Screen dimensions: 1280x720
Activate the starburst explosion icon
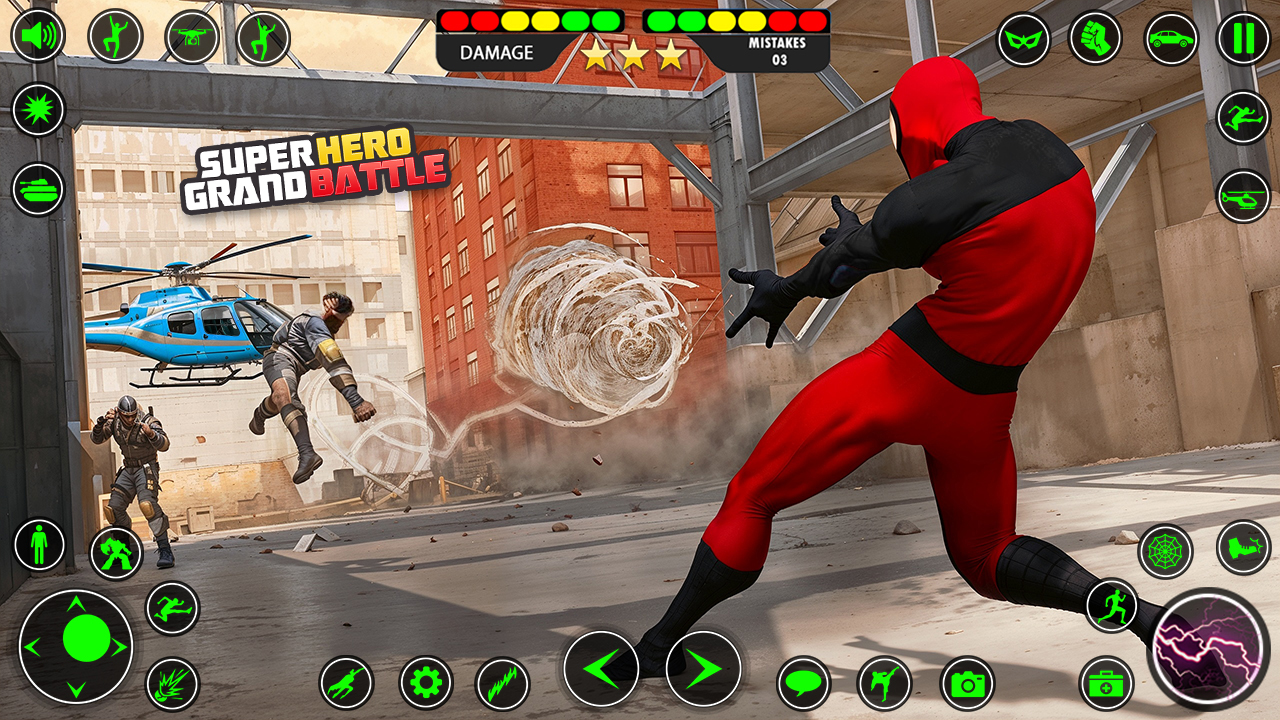(38, 109)
